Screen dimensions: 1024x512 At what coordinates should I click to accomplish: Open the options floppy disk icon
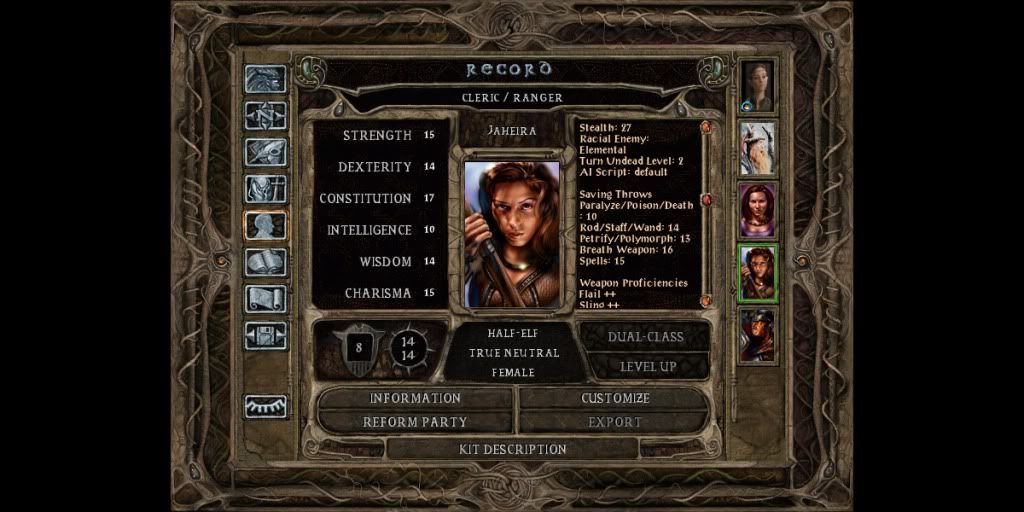[266, 335]
